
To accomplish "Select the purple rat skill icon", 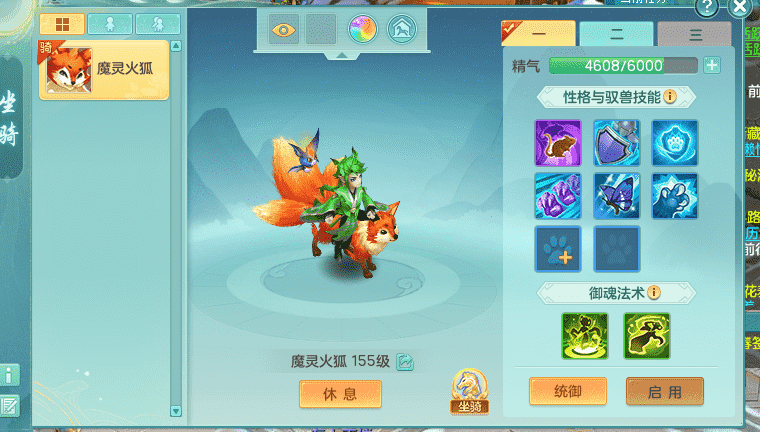I will (558, 143).
